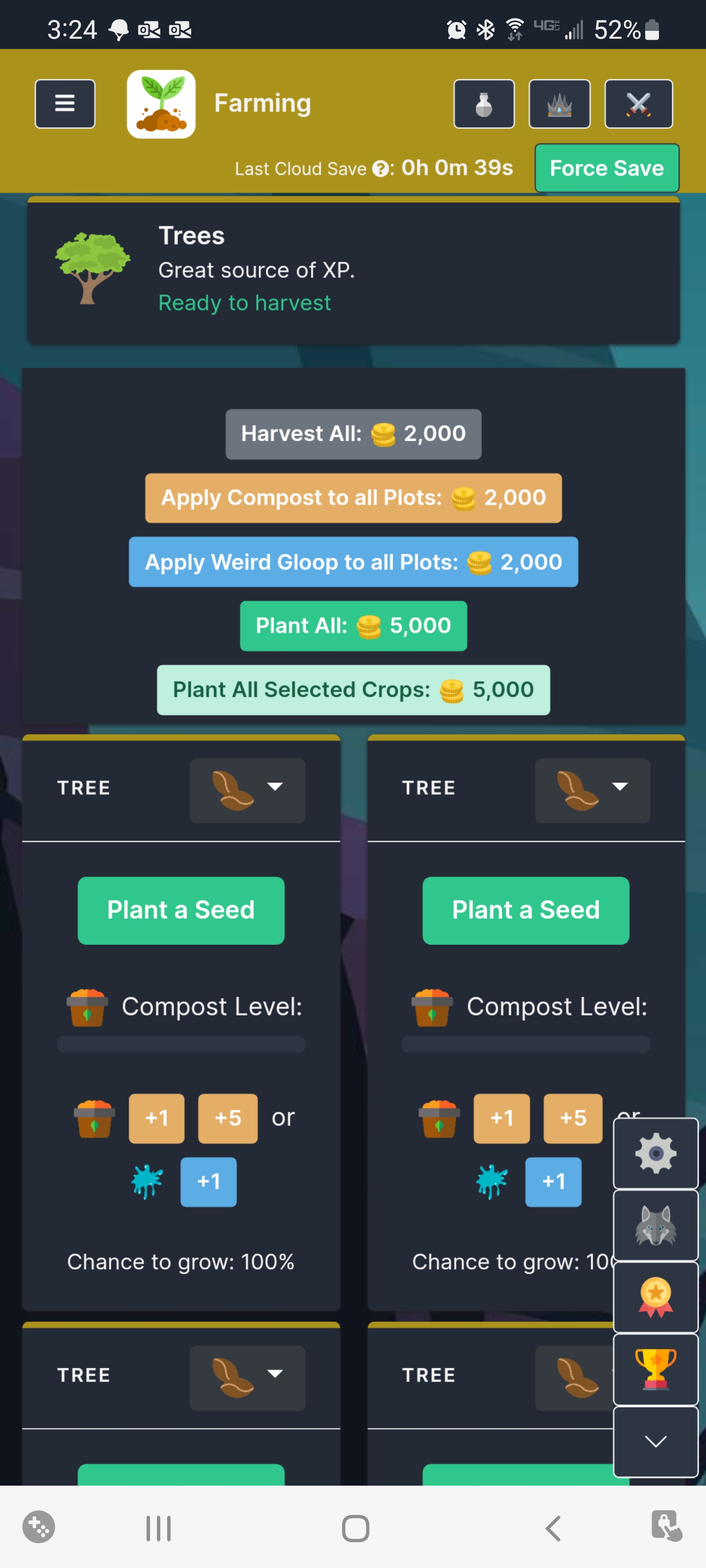Screen dimensions: 706x1568
Task: Open the seed dropdown for the left tree plot
Action: point(247,789)
